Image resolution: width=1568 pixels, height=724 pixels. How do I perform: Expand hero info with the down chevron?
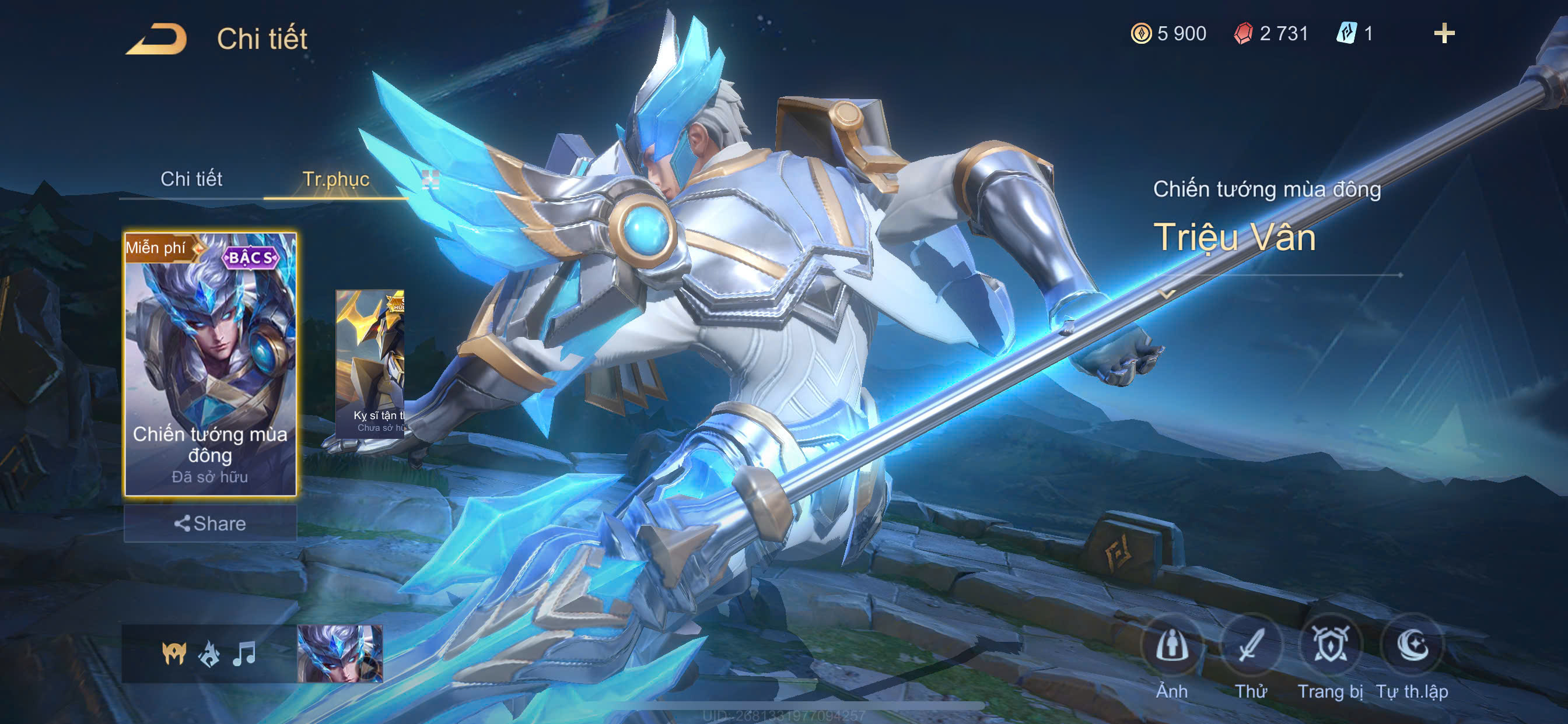pos(1167,294)
